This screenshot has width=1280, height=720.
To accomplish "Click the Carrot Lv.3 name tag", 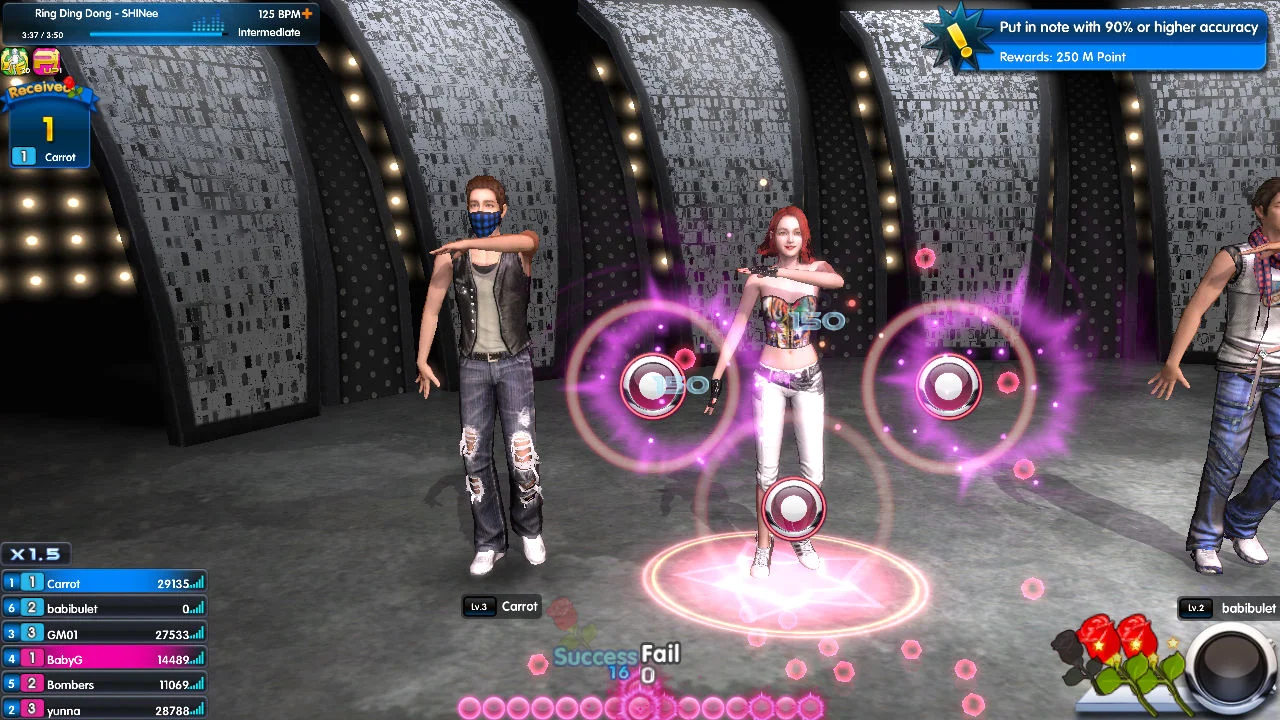I will tap(504, 606).
